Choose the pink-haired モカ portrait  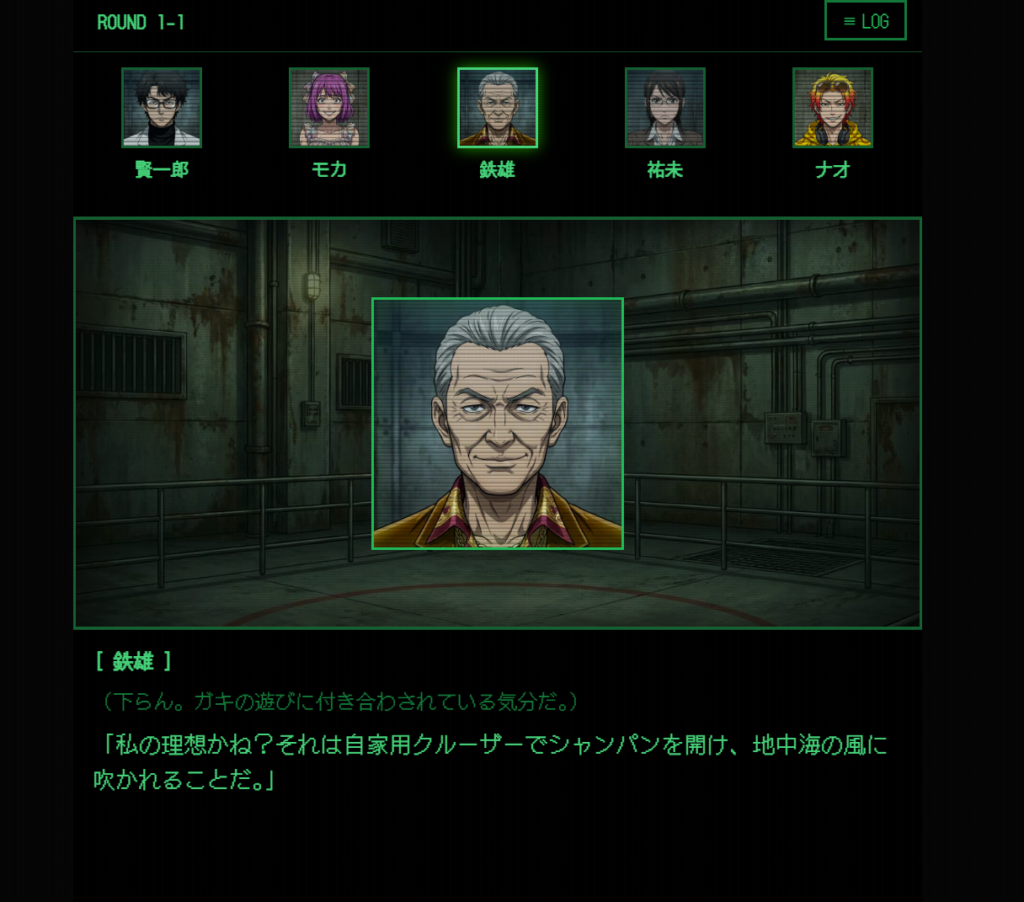tap(329, 108)
